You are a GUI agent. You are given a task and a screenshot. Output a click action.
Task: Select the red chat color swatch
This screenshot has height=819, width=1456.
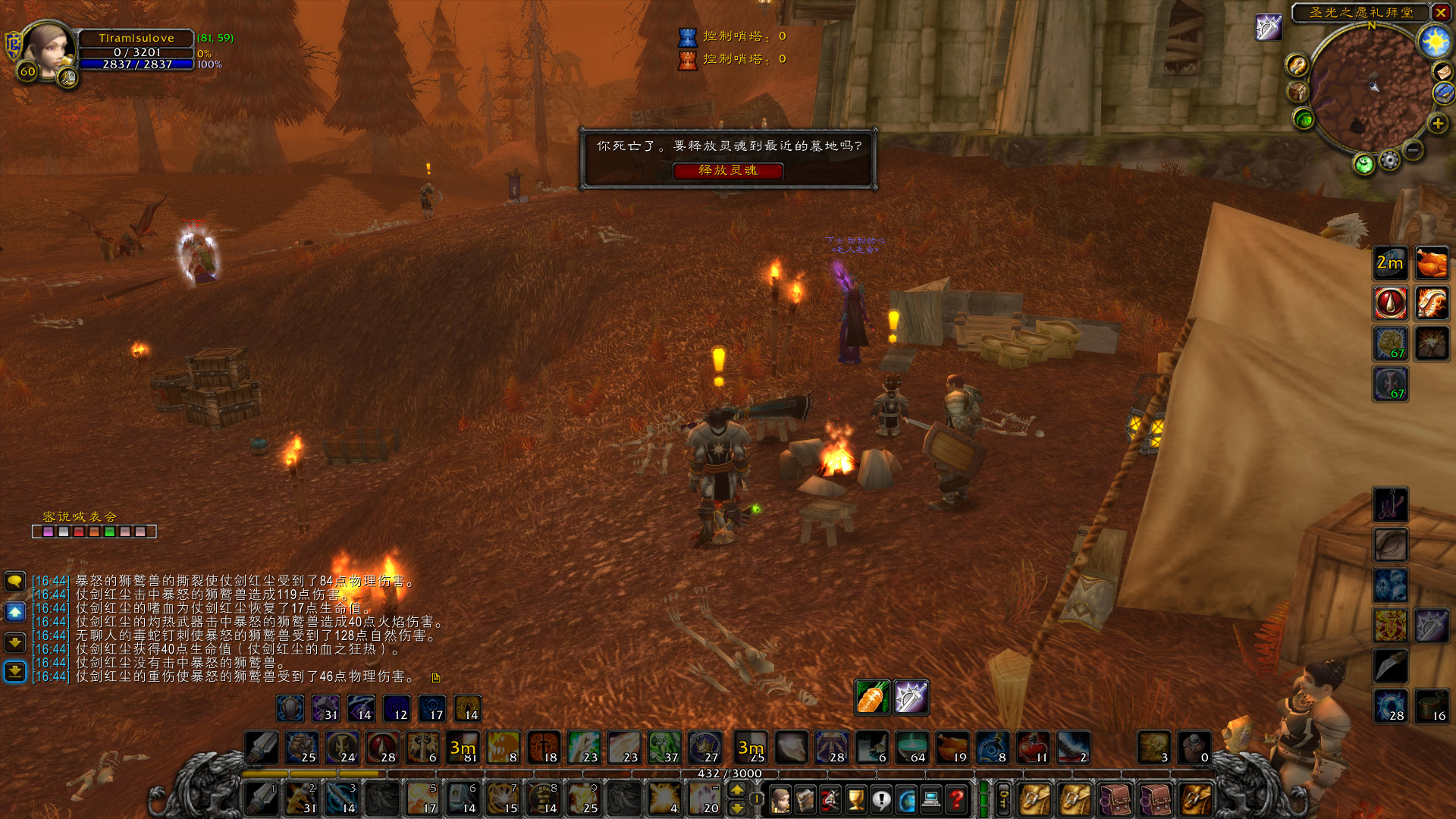point(79,532)
